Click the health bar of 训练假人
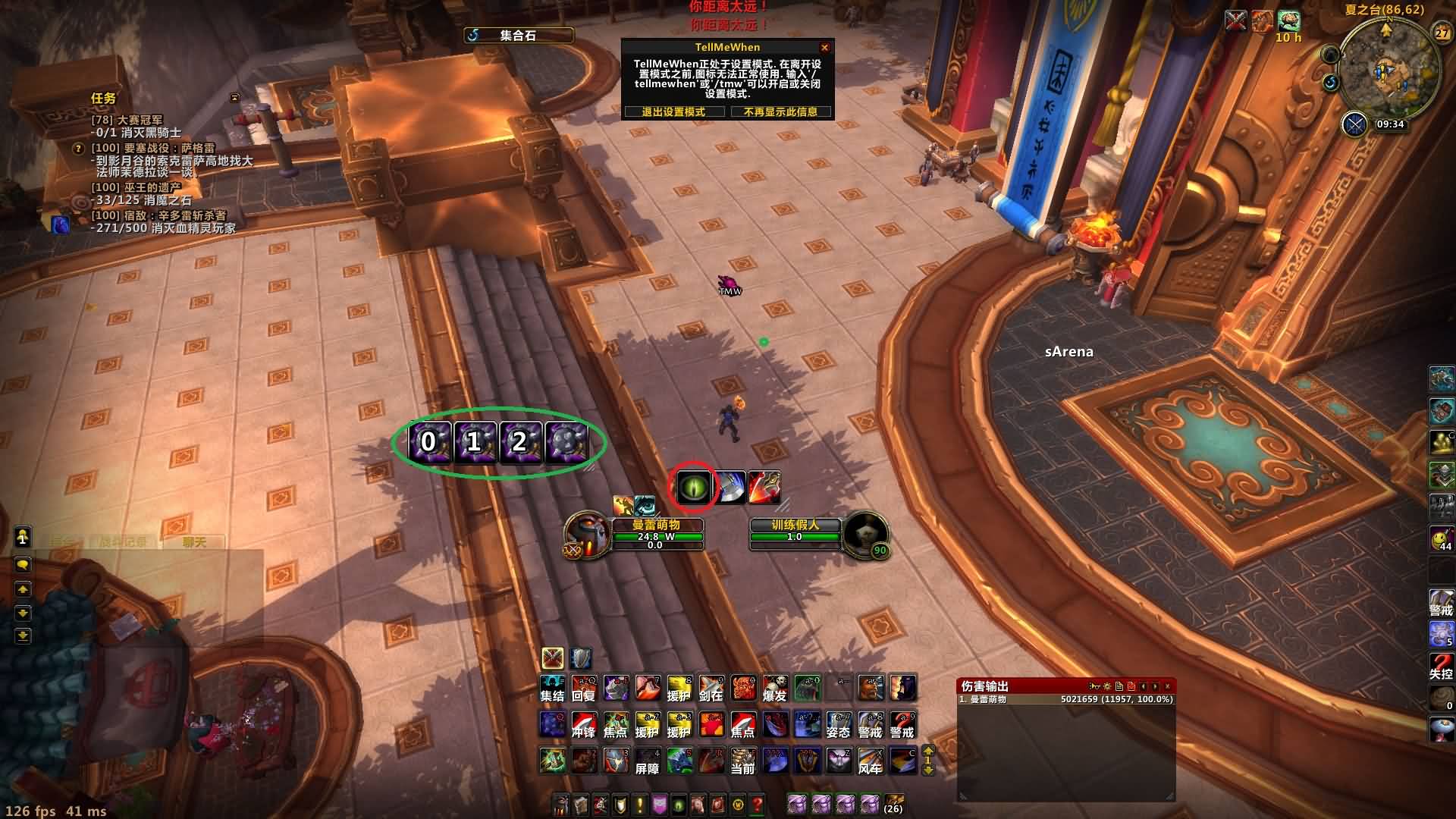Image resolution: width=1456 pixels, height=819 pixels. 794,535
